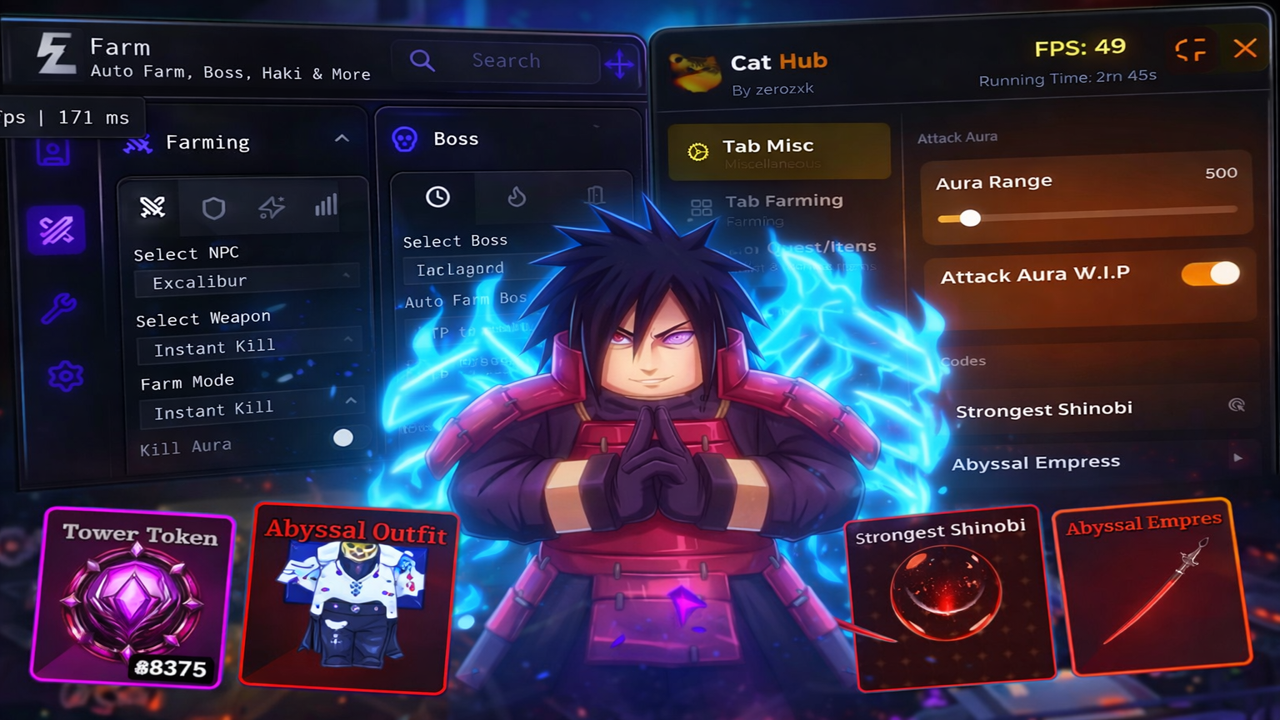Select the crossed swords sub-tab
This screenshot has height=720, width=1280.
tap(152, 207)
